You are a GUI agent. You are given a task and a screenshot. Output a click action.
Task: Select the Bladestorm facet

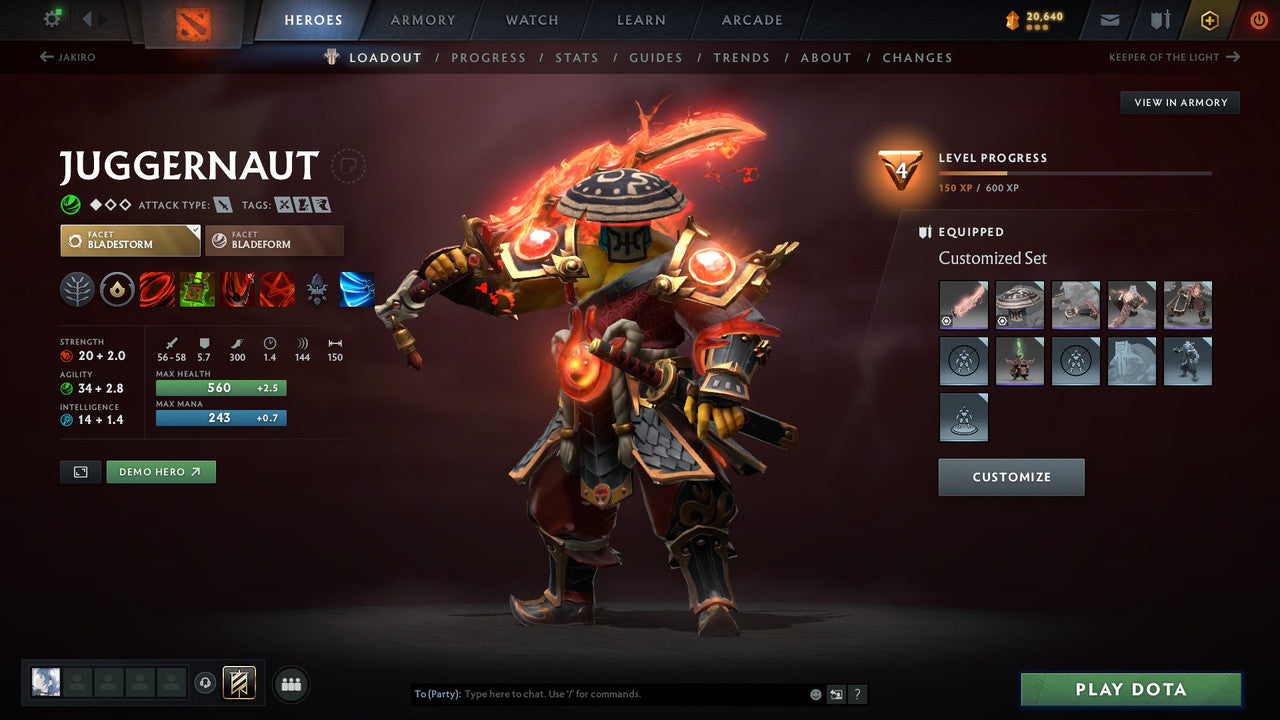[129, 240]
